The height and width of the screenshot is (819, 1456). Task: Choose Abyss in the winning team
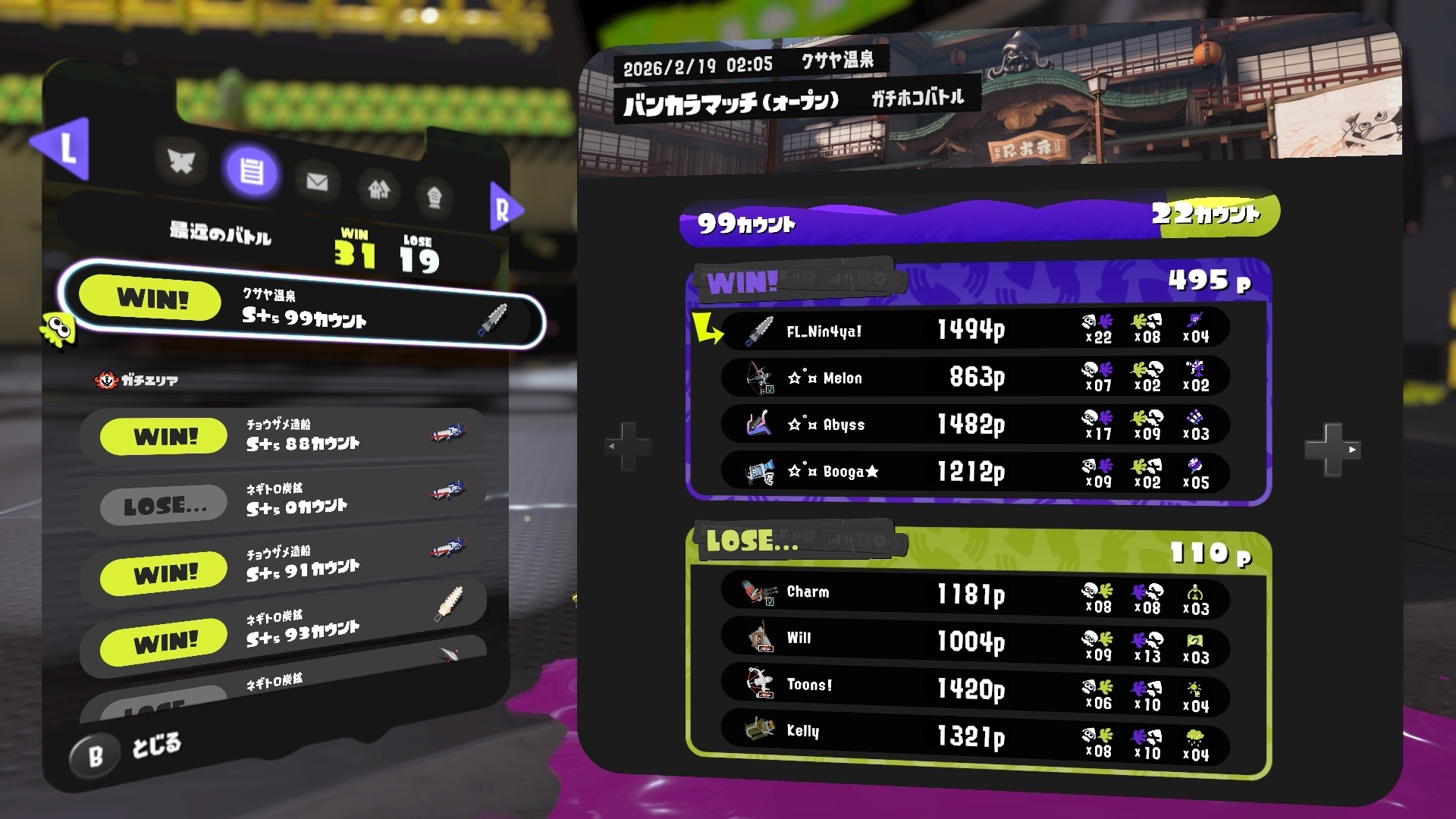[974, 425]
